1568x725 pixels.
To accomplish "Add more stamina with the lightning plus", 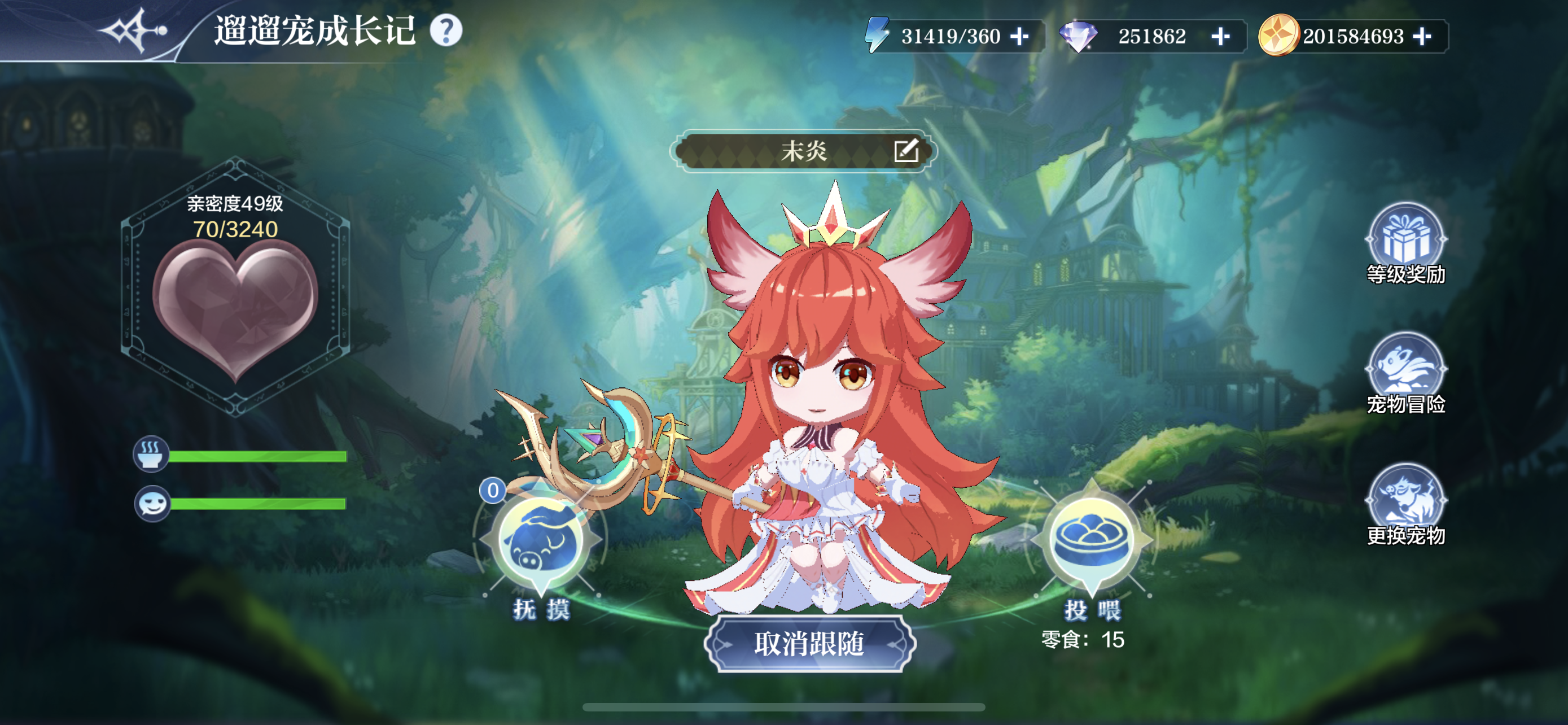I will pos(1019,37).
